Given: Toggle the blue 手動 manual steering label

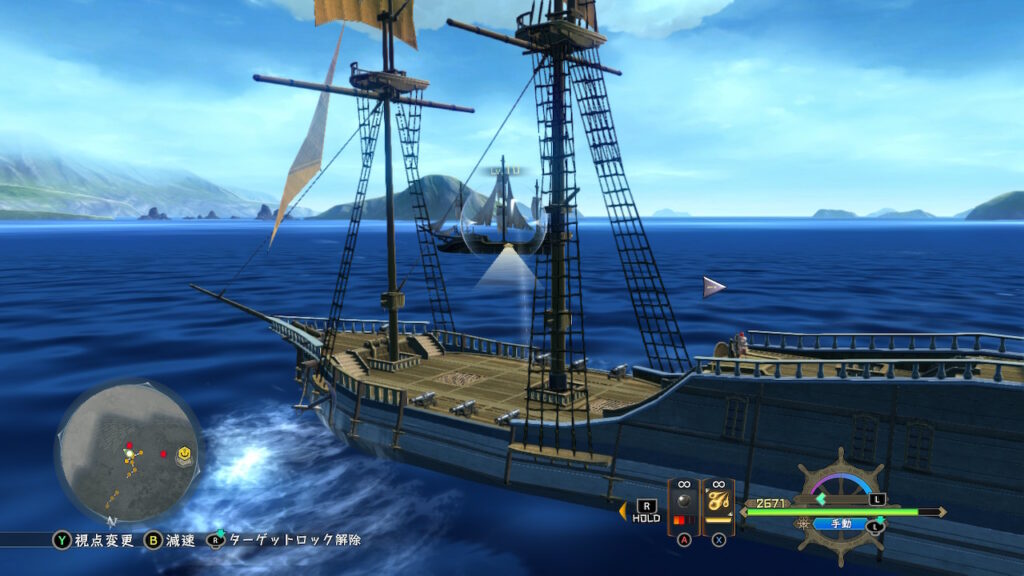Looking at the screenshot, I should tap(840, 523).
